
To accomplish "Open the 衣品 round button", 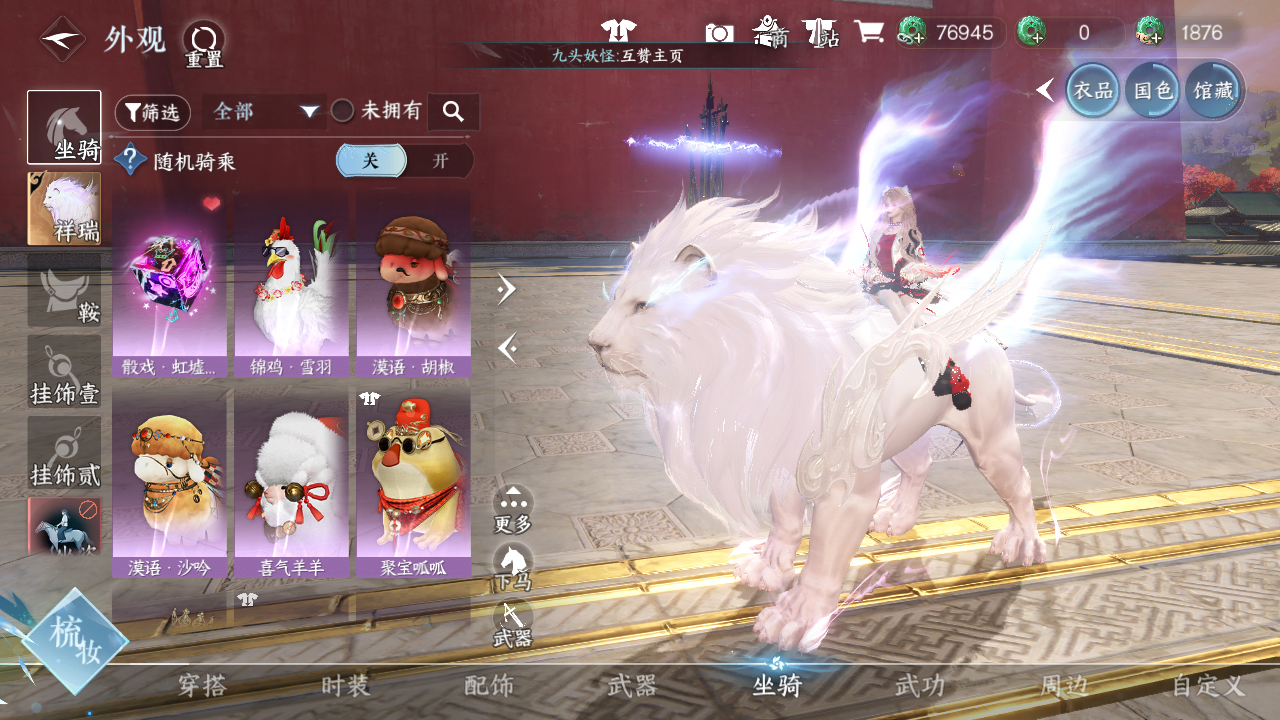I will tap(1093, 90).
